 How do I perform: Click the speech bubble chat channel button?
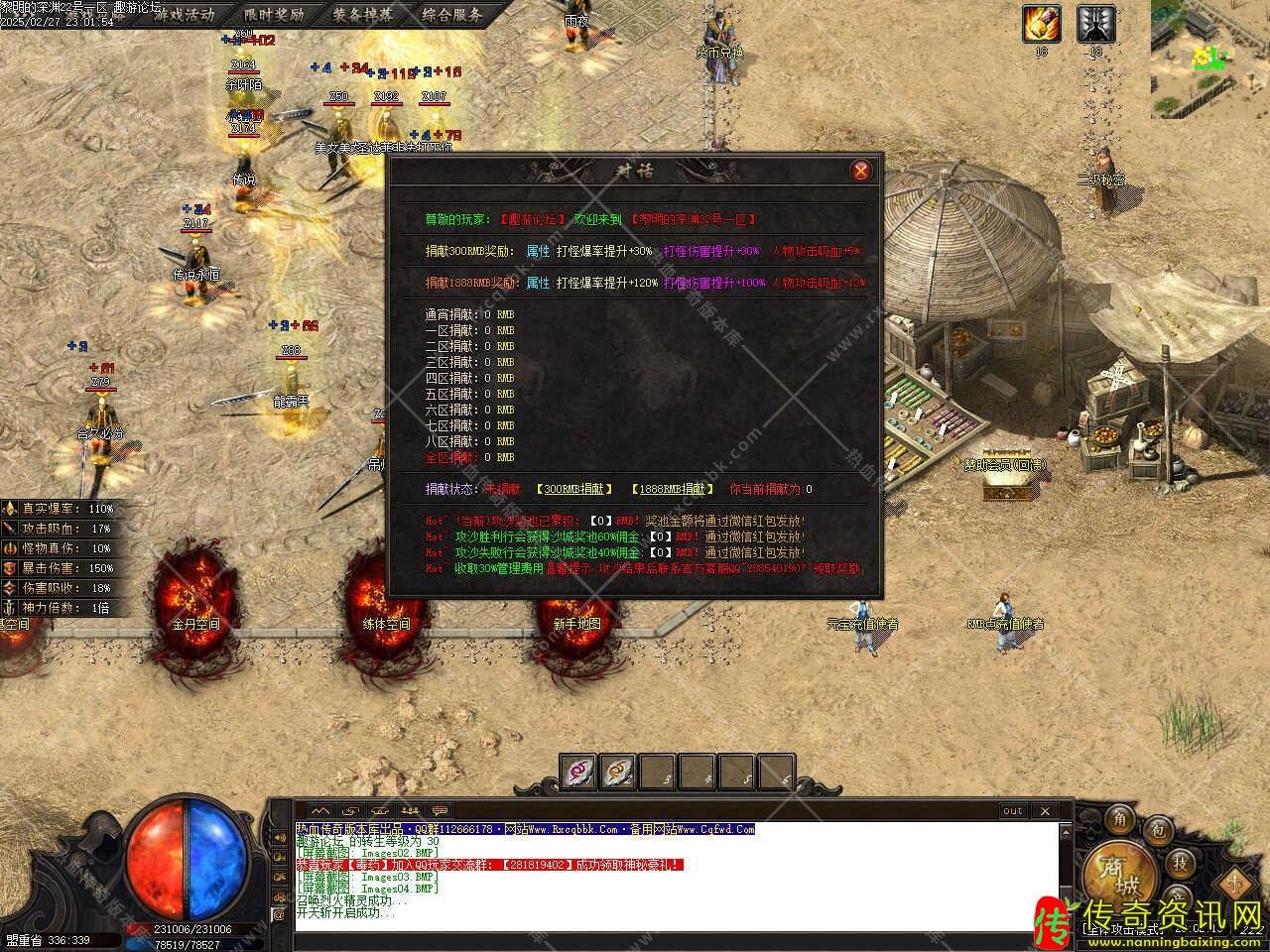point(439,810)
